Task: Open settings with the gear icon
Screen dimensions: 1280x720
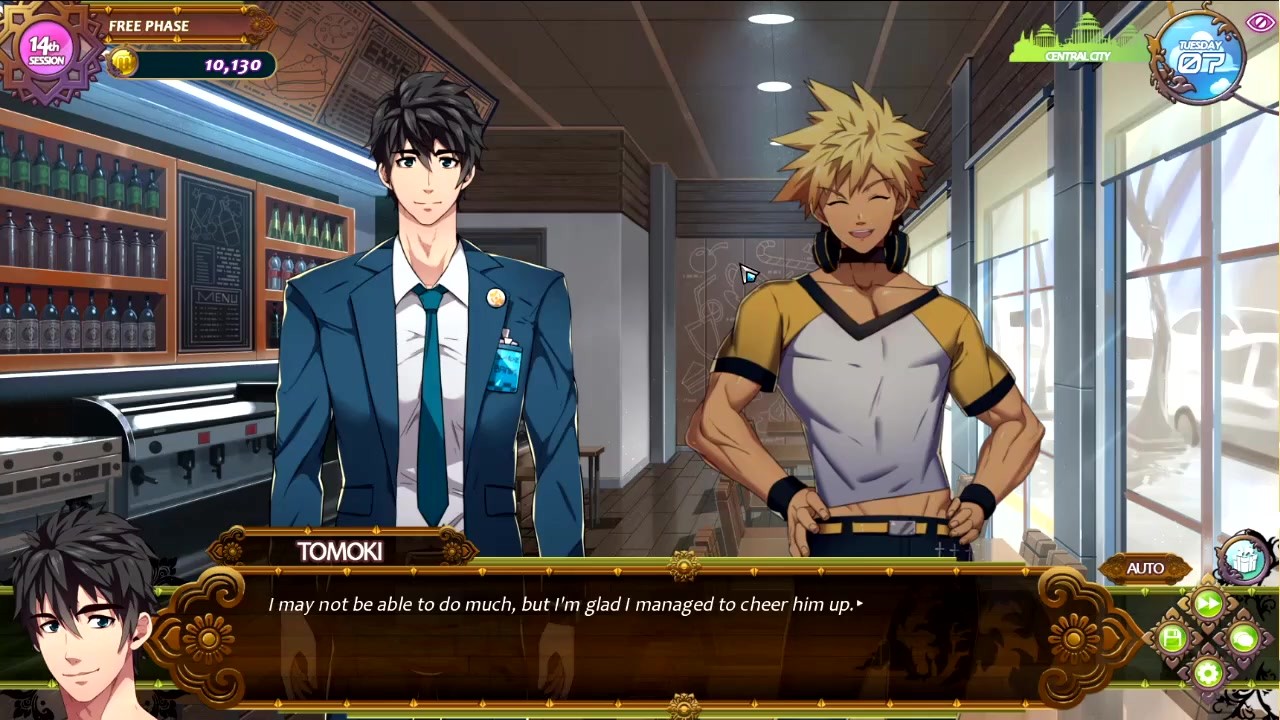Action: tap(1208, 672)
